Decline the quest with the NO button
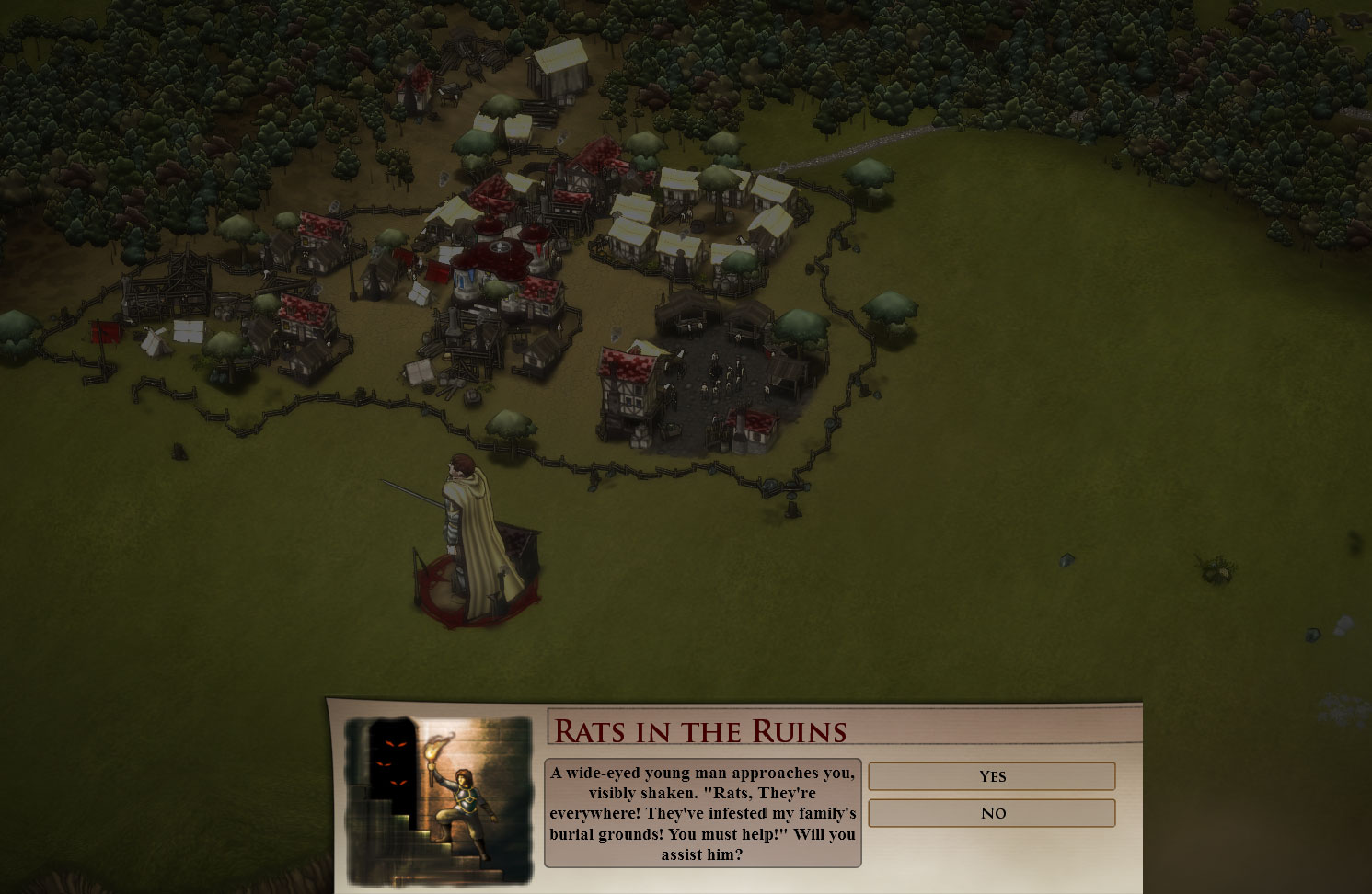 tap(992, 813)
